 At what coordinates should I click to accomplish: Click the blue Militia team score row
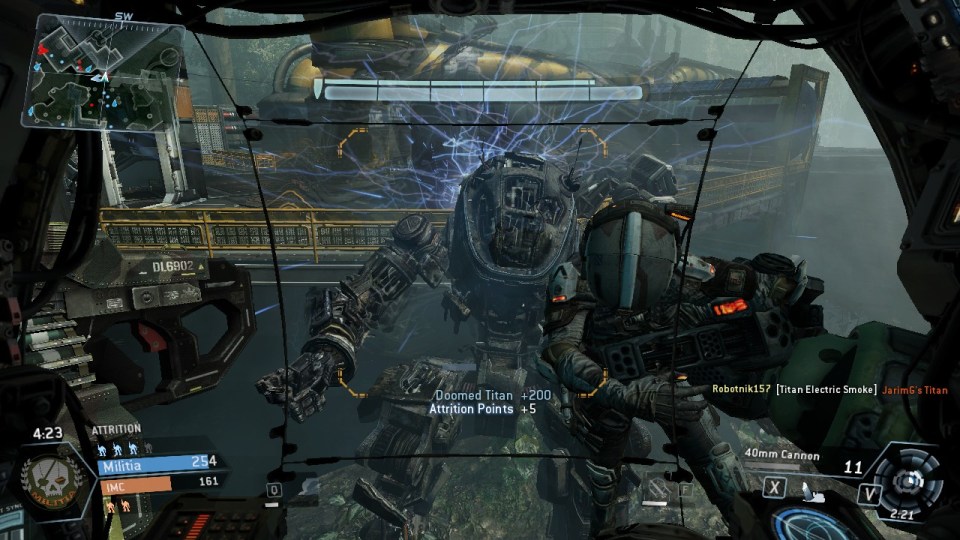(x=158, y=463)
